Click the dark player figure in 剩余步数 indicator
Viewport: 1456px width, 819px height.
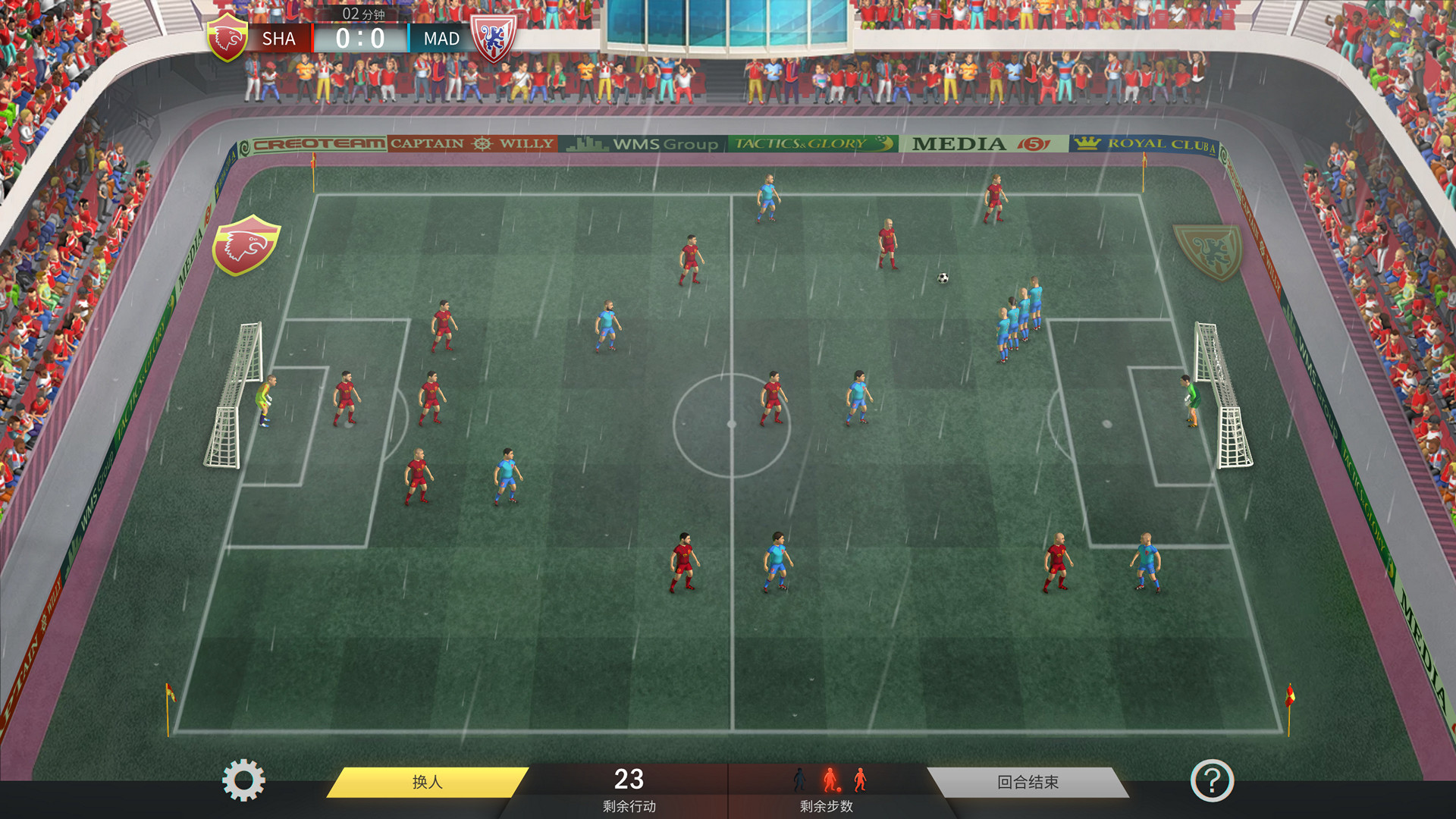[799, 780]
